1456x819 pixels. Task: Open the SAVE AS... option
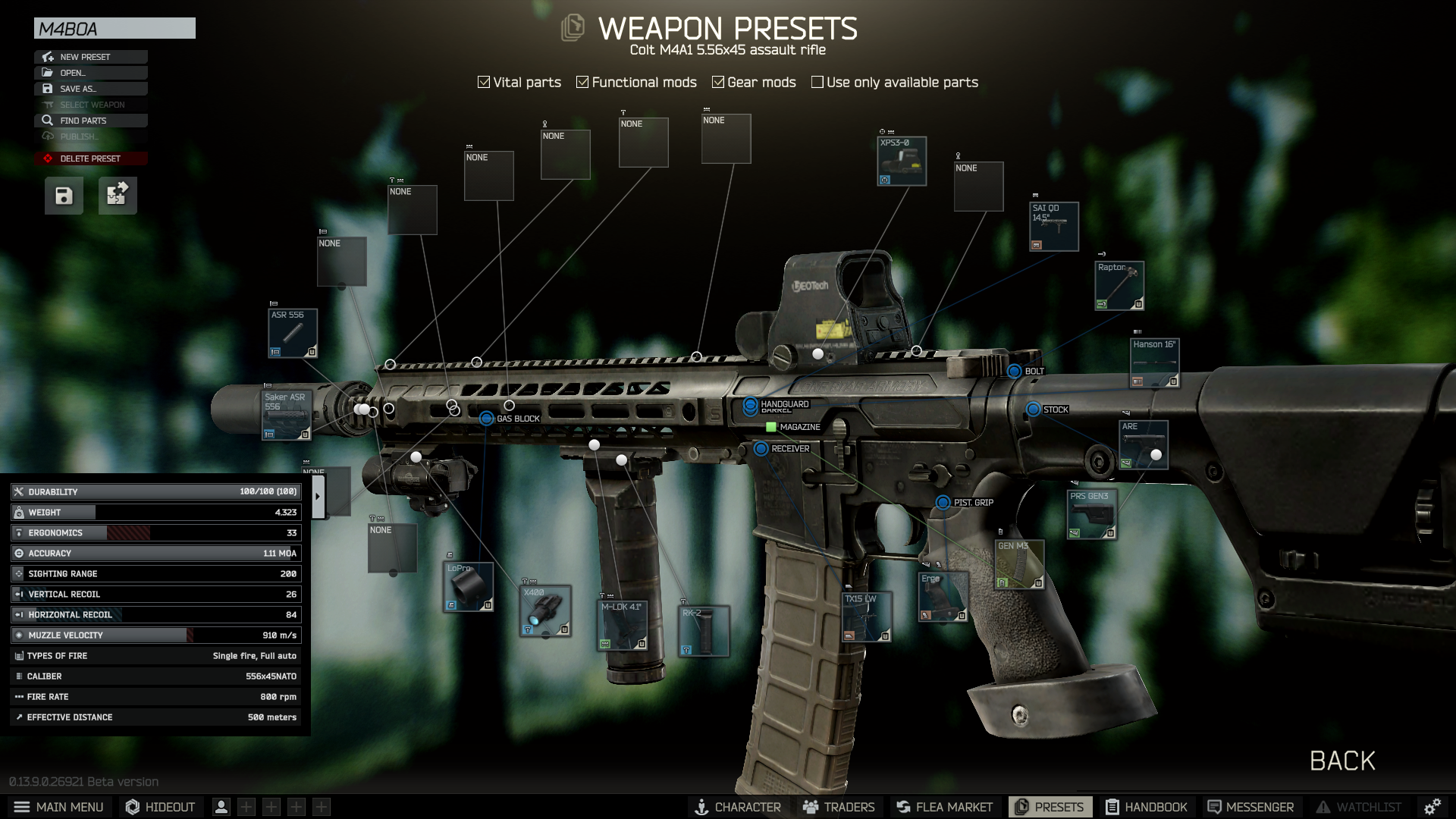(90, 89)
